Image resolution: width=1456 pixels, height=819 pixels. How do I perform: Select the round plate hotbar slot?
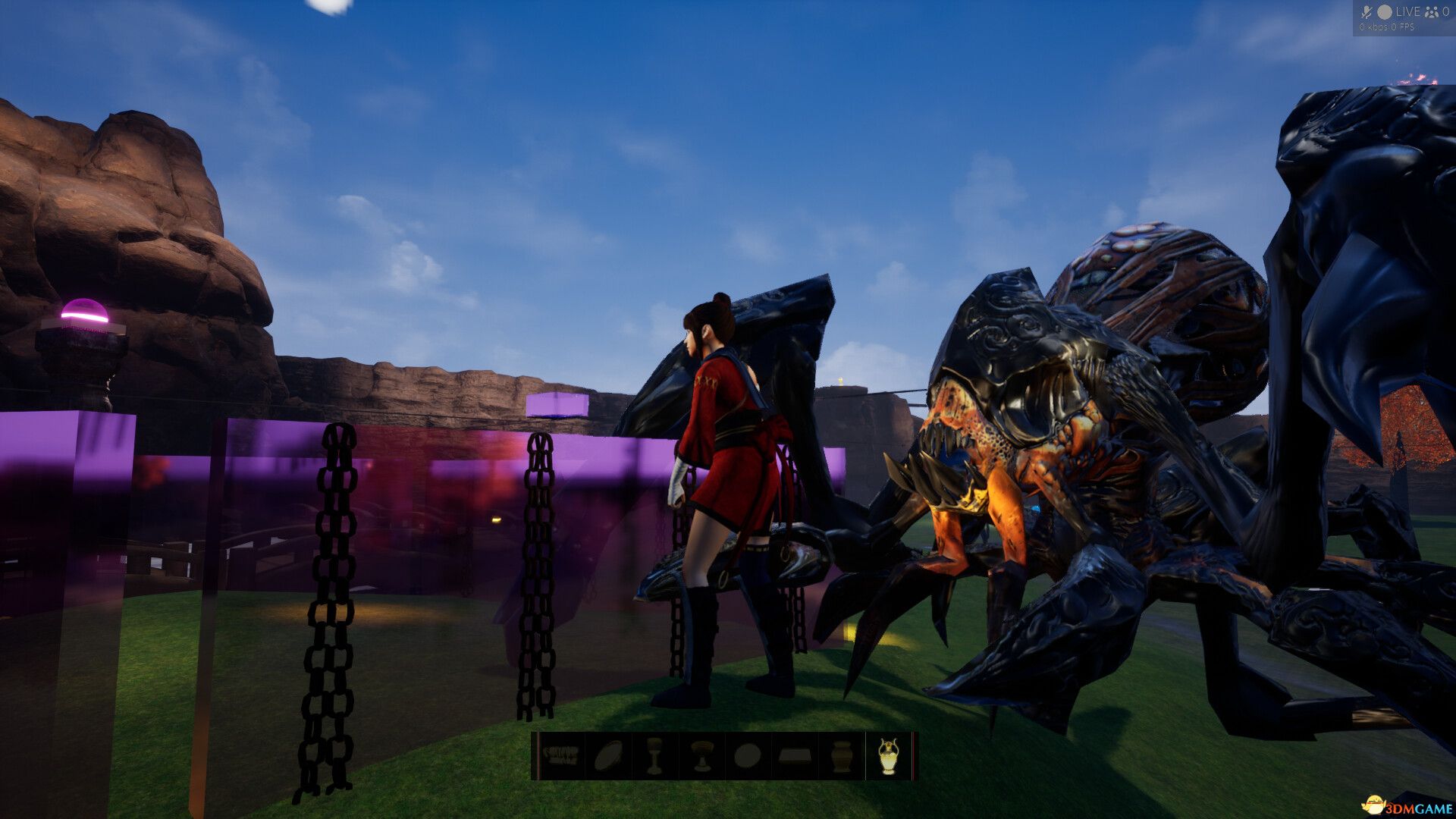[748, 756]
